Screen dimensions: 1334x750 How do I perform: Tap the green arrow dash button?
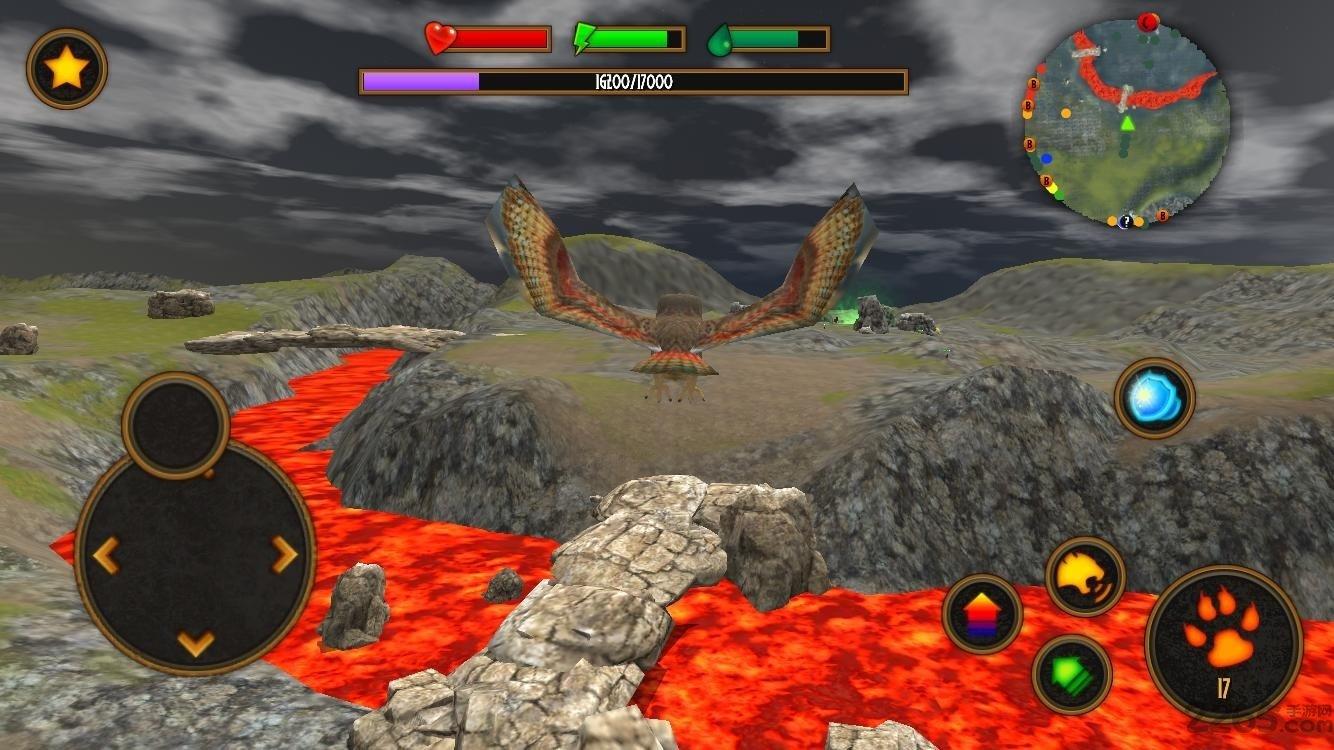click(1071, 674)
